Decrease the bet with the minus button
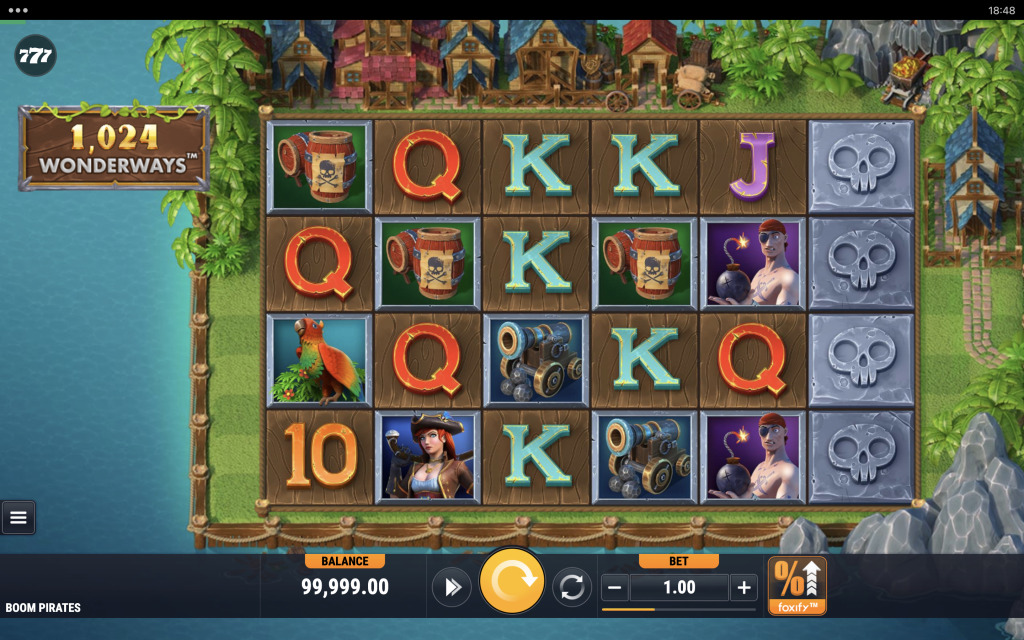 616,588
